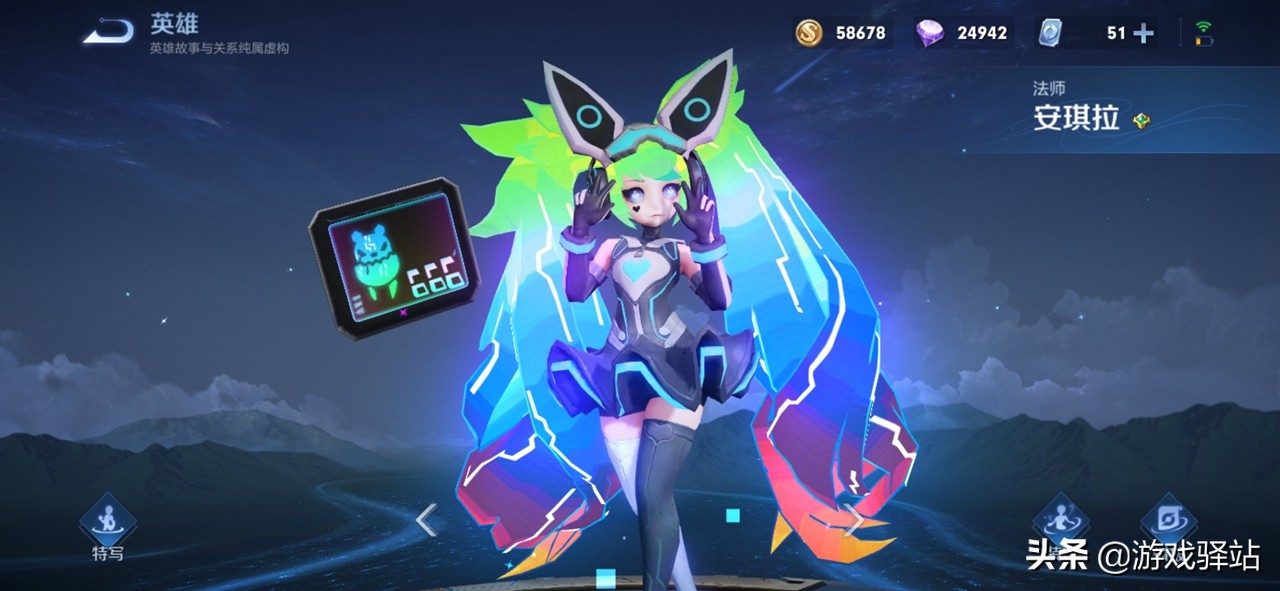Open the badge icon beside 安琪拉's name
This screenshot has width=1280, height=591.
[x=1142, y=121]
